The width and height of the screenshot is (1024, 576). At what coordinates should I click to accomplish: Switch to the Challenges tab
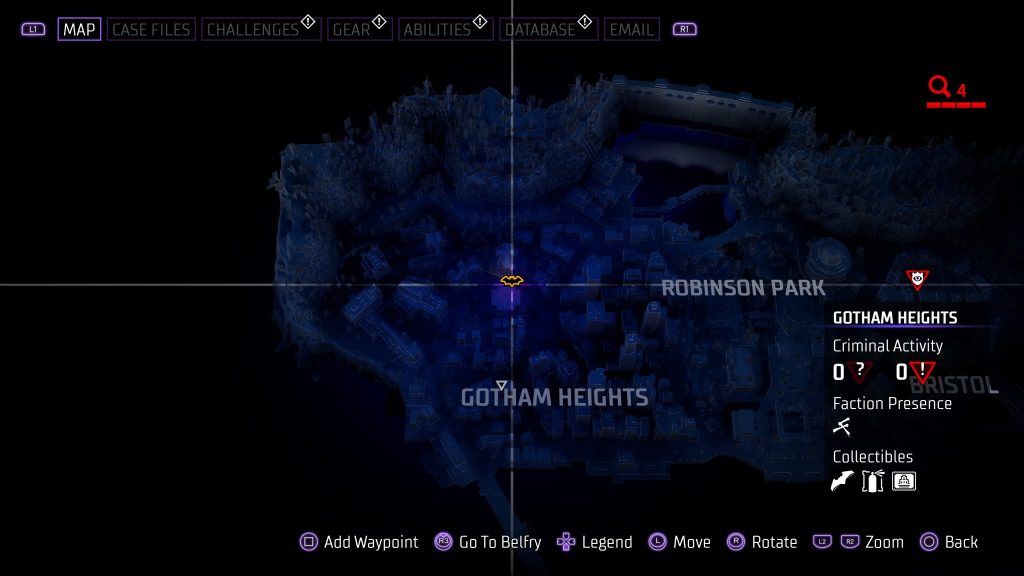coord(253,29)
